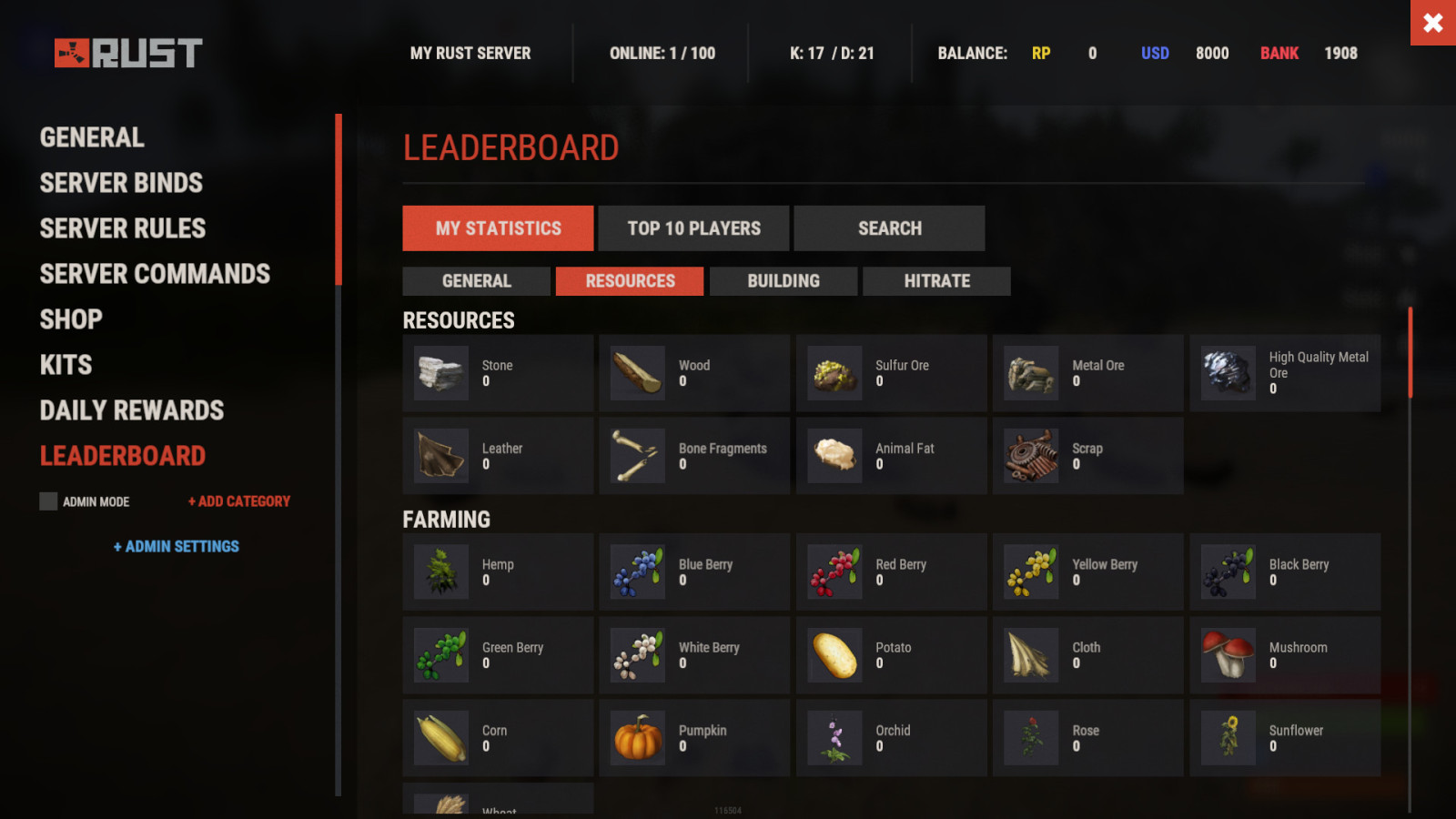
Task: Select the Mushroom icon
Action: click(x=1227, y=654)
